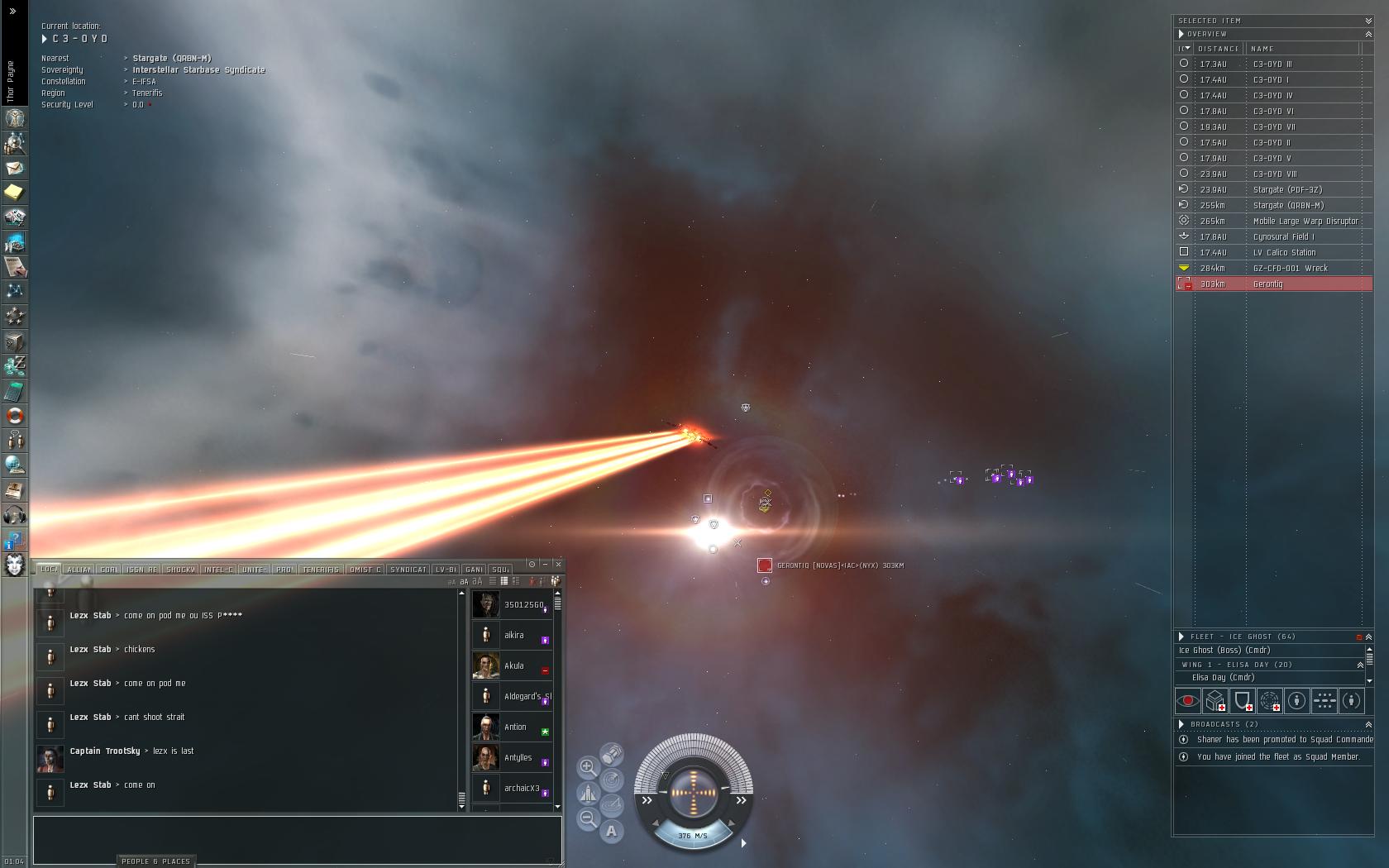
Task: Select Gerontiq in the overview list
Action: pos(1273,284)
